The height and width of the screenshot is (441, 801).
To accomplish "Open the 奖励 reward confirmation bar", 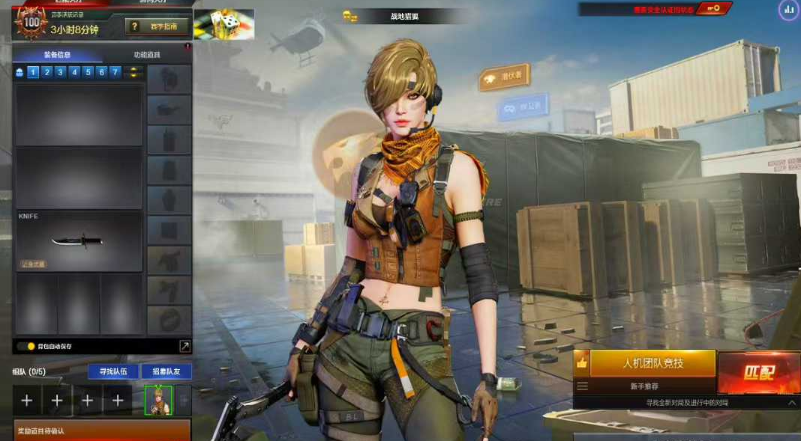I will point(95,431).
